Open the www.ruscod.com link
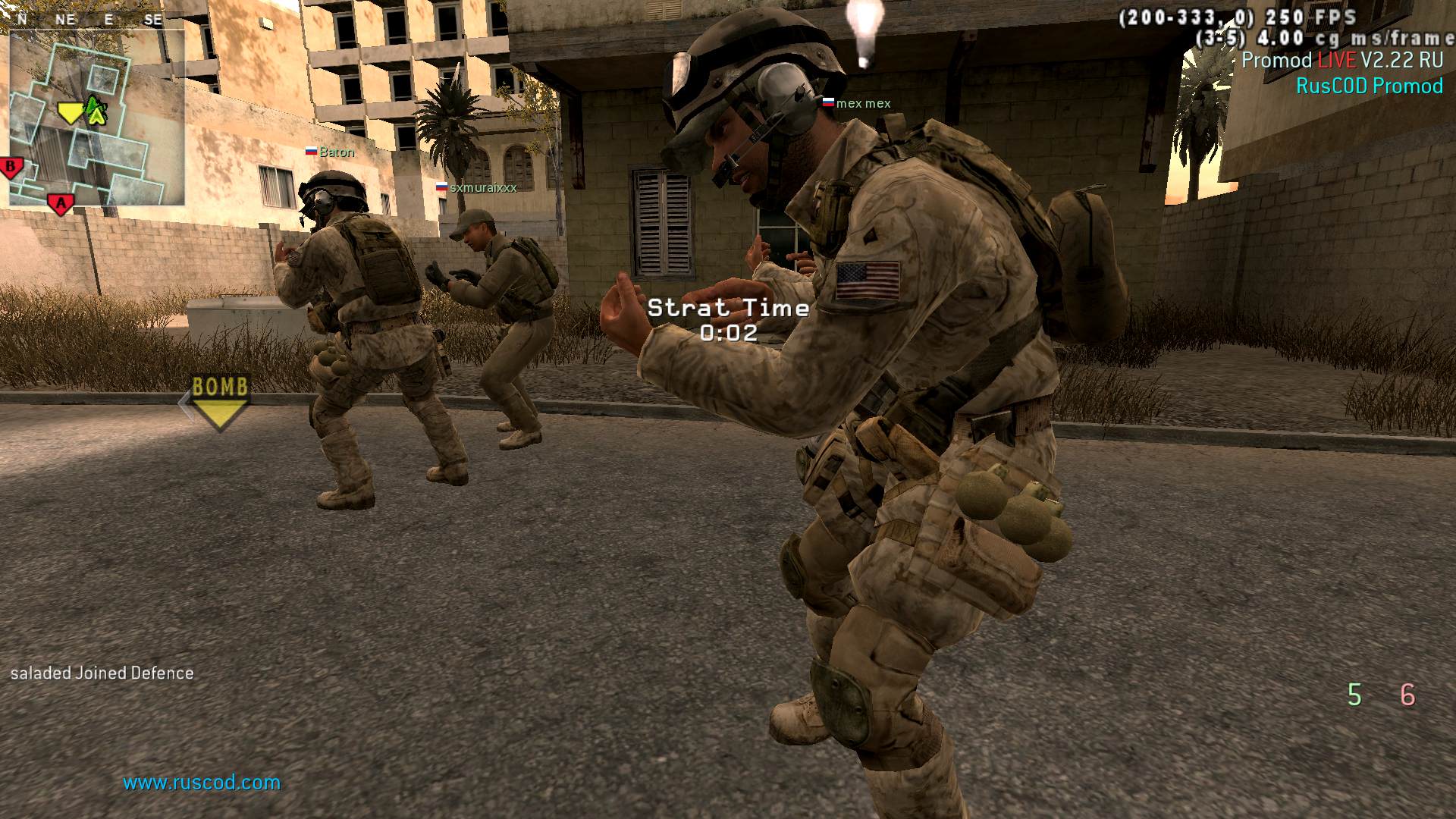Viewport: 1456px width, 819px height. 202,783
